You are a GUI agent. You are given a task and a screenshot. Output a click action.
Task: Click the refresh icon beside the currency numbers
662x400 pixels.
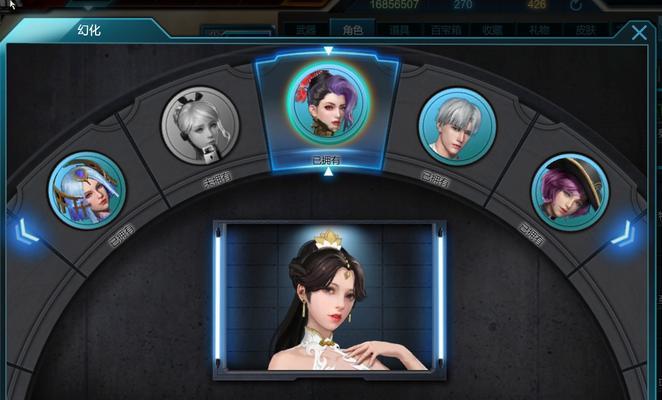click(x=576, y=5)
